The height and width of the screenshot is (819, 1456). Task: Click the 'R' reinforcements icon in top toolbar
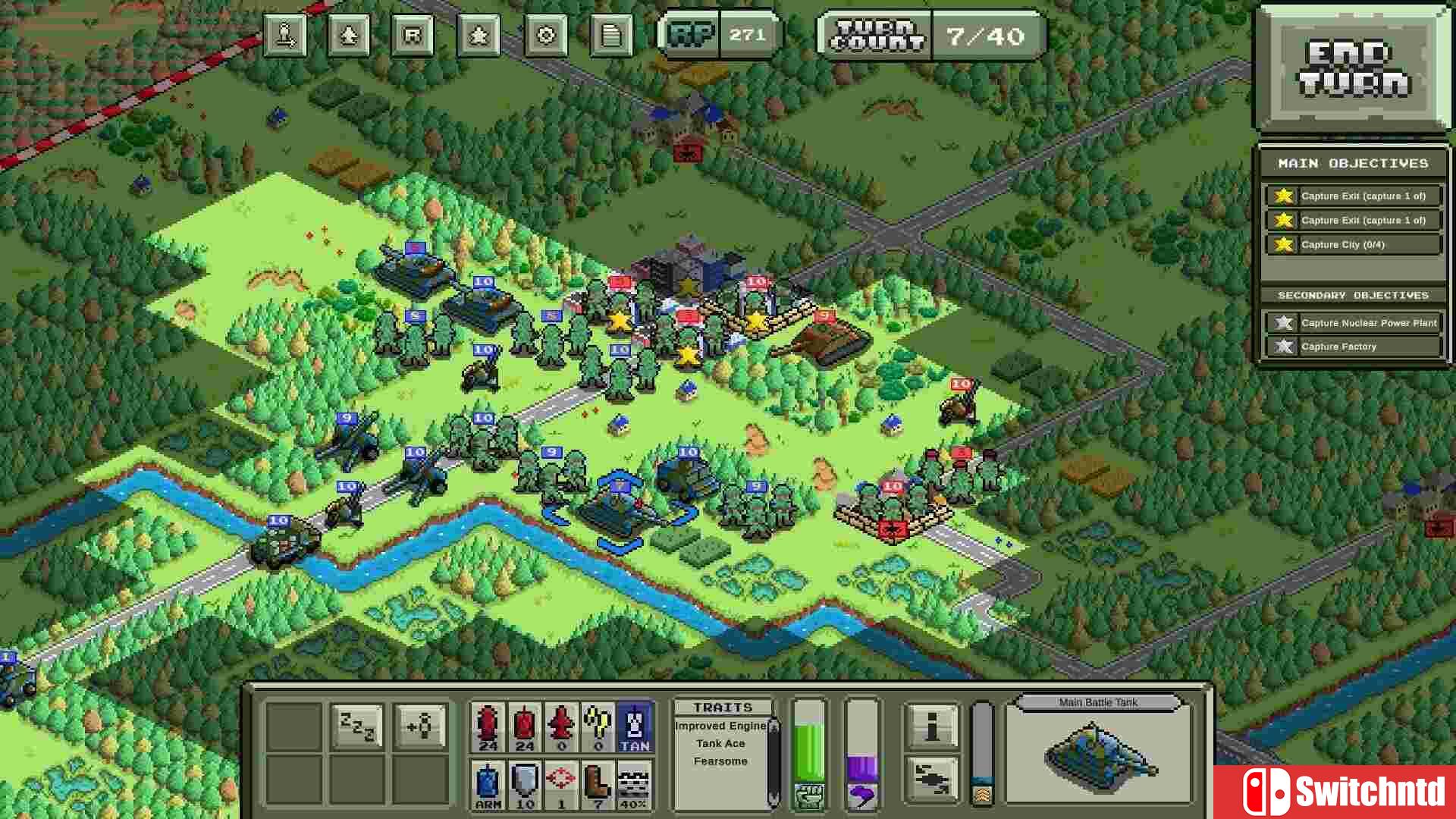pyautogui.click(x=413, y=34)
